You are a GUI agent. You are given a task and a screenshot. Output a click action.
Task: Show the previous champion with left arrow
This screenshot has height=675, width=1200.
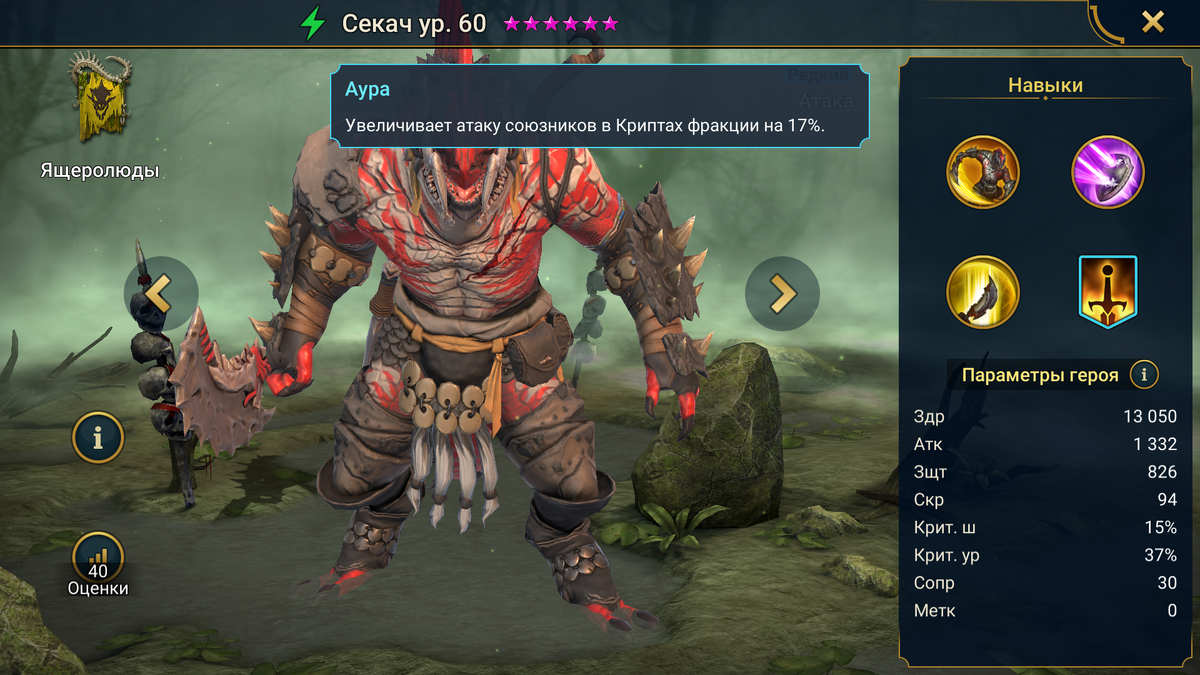(x=161, y=294)
